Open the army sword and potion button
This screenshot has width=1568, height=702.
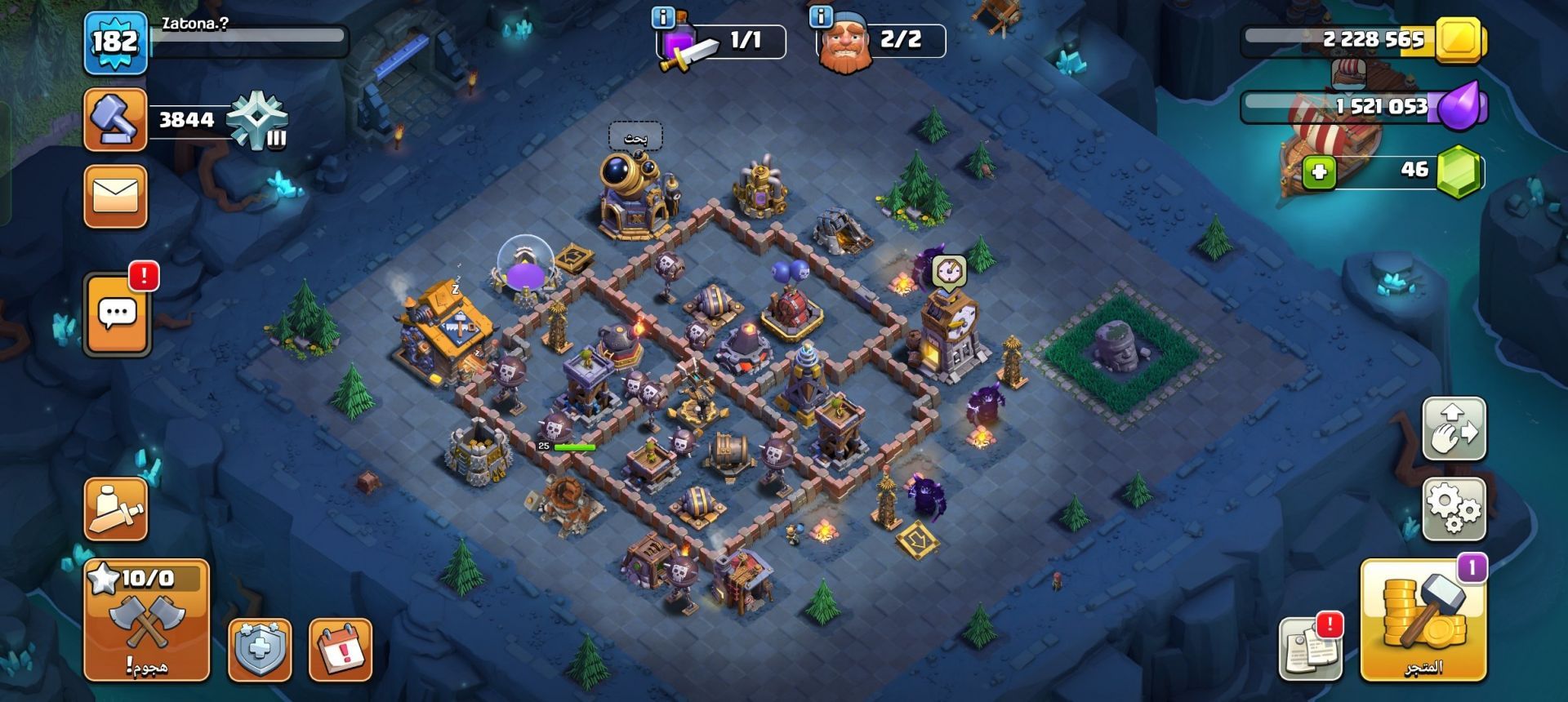pos(115,509)
